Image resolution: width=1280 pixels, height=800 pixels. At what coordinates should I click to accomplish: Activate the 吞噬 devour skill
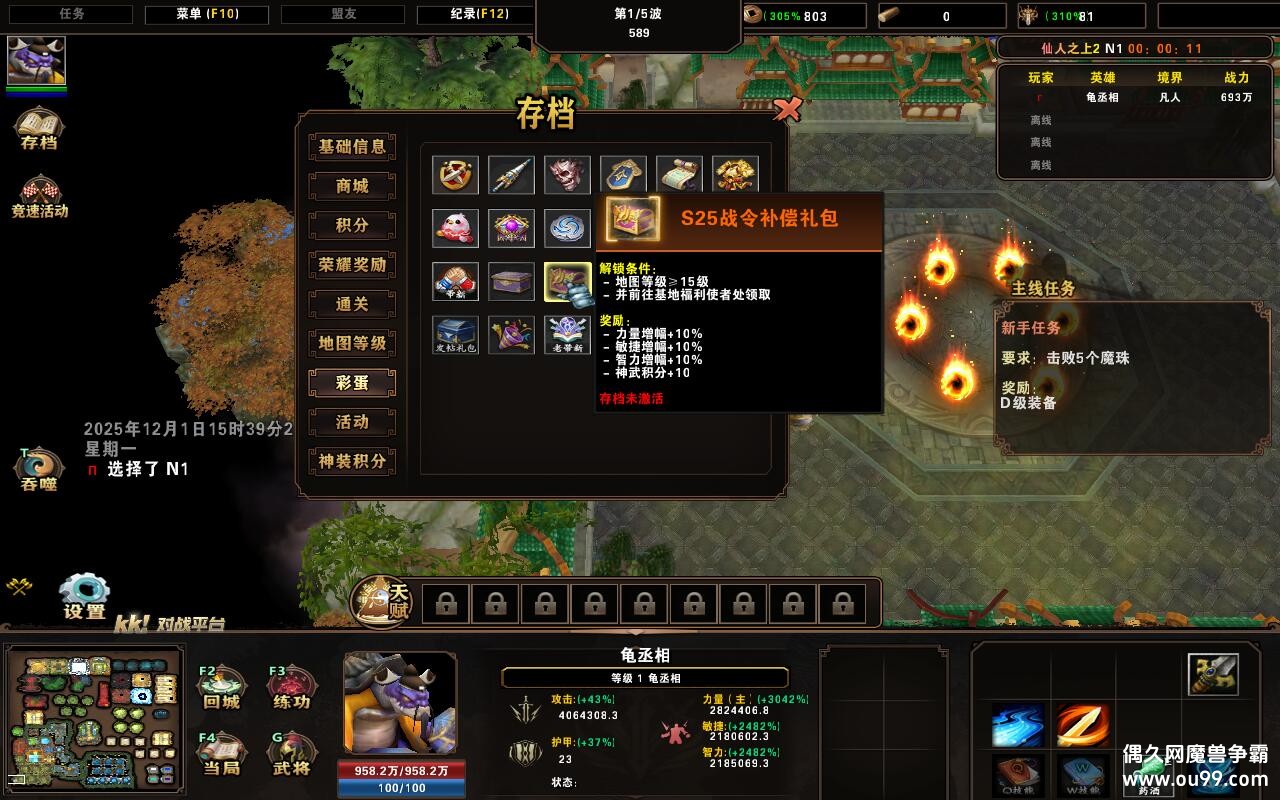pos(39,468)
